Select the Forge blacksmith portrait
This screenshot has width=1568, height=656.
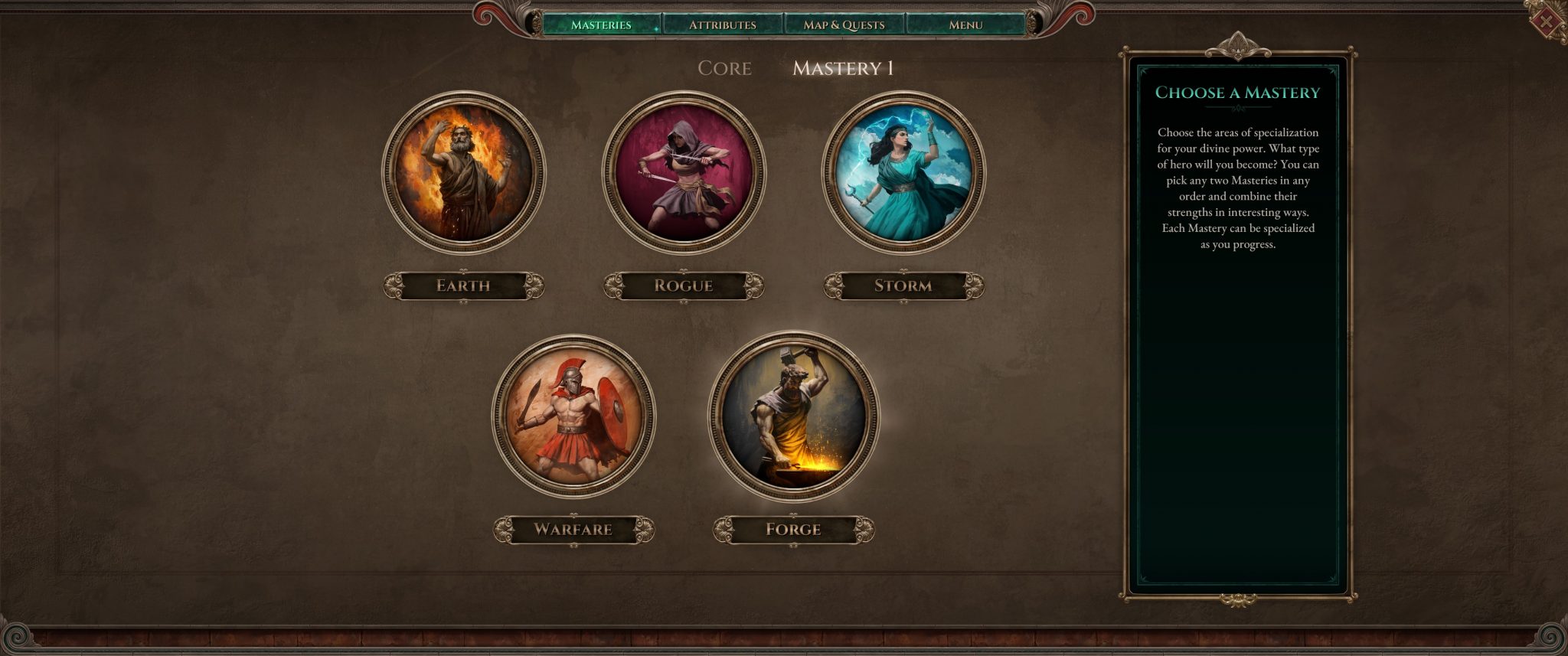tap(794, 416)
